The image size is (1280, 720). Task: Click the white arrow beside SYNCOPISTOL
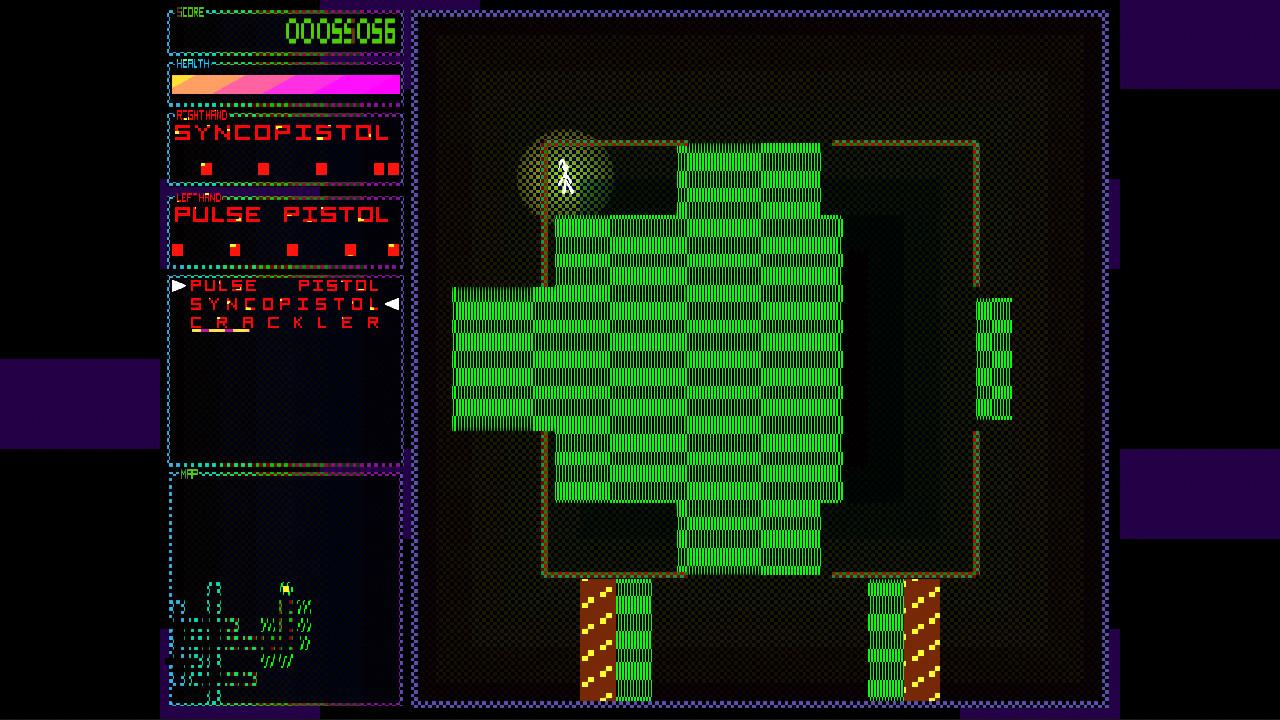392,304
